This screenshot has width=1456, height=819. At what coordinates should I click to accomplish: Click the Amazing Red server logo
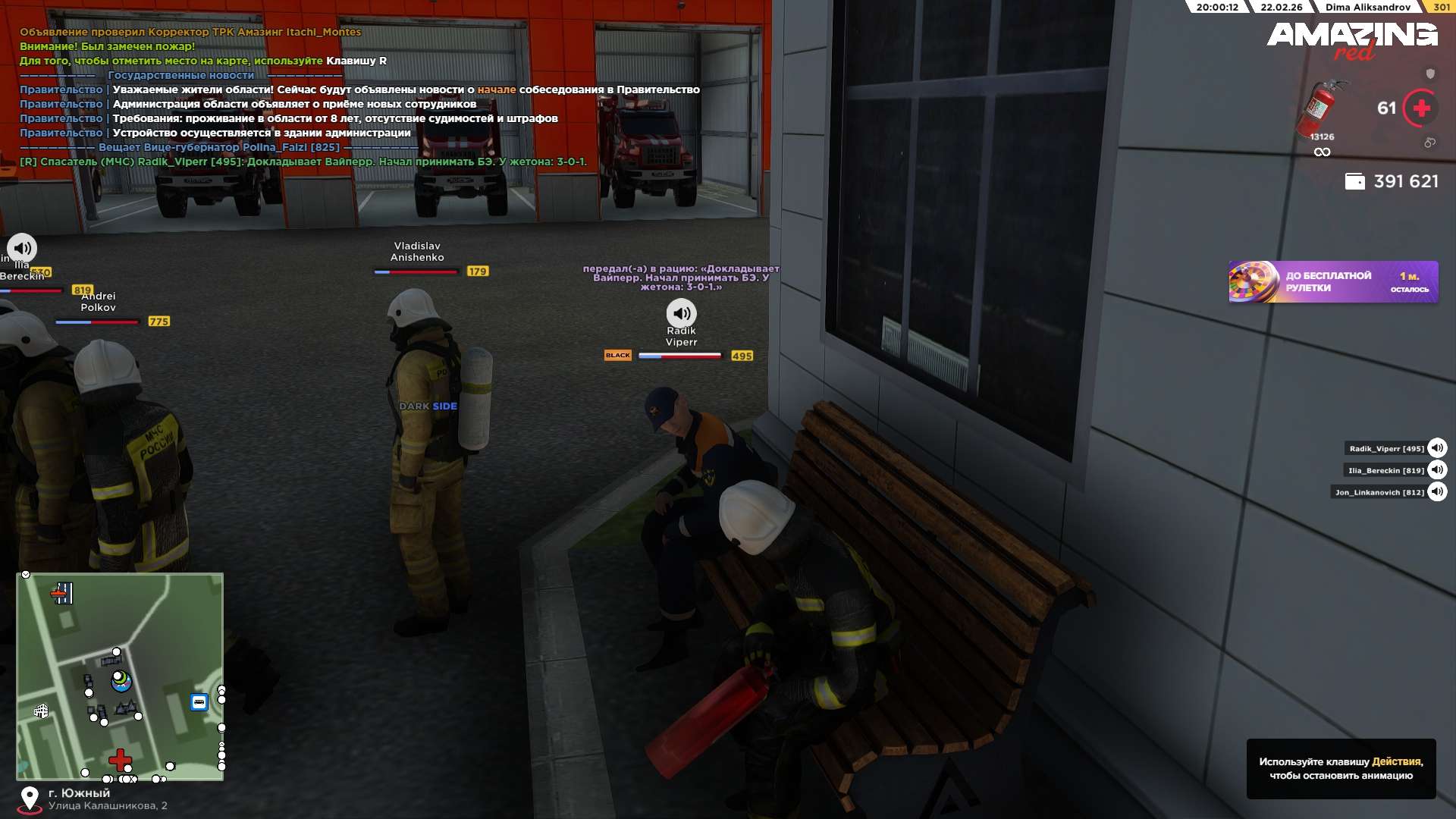1351,39
